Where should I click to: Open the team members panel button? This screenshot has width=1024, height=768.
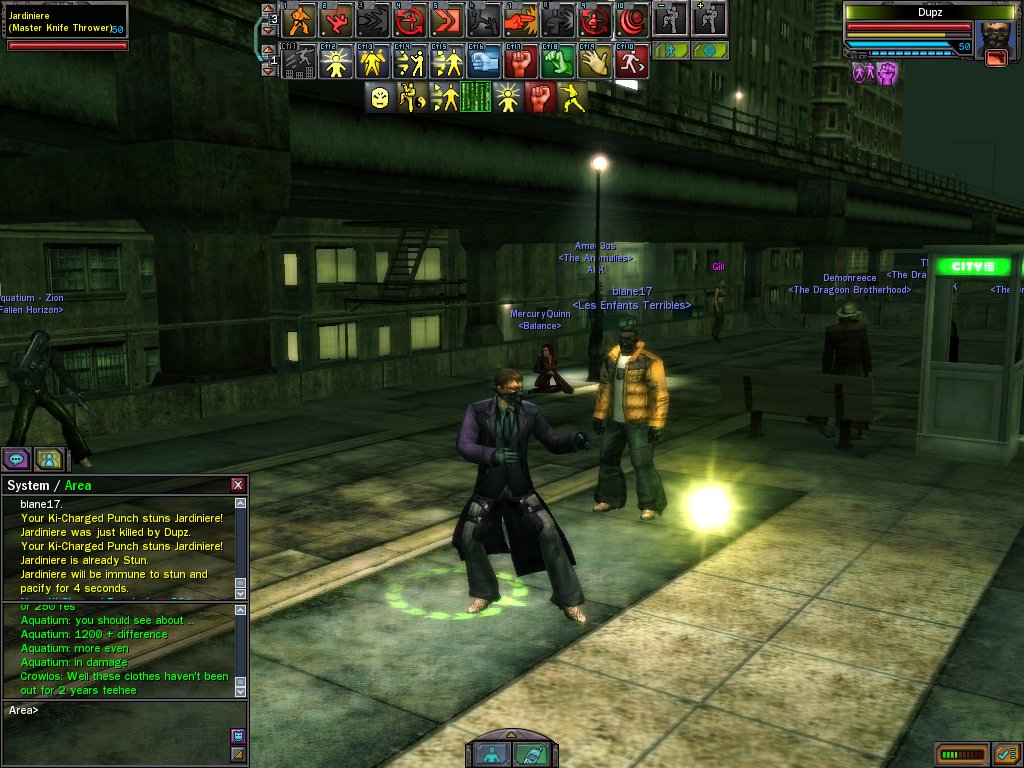click(49, 459)
